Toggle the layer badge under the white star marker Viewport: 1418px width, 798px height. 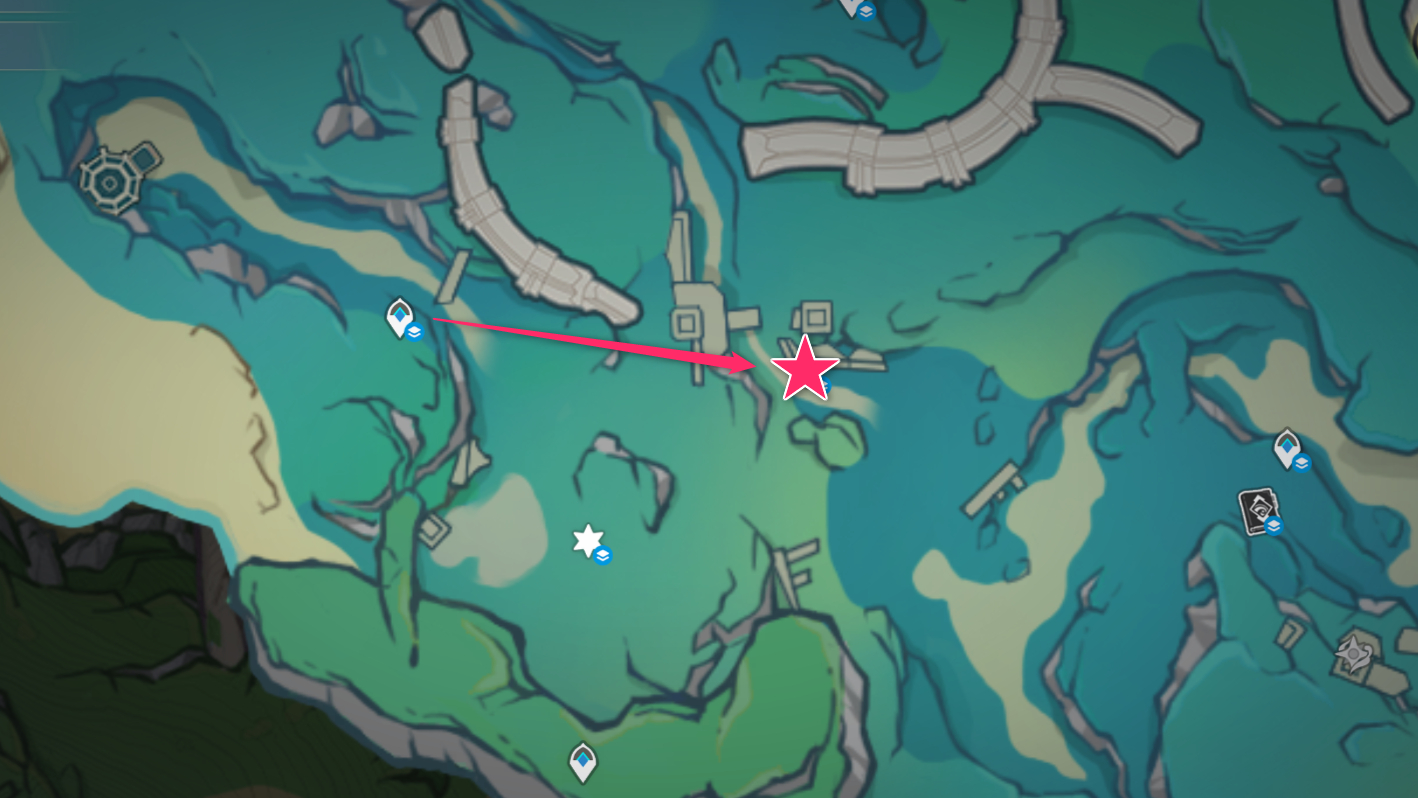point(601,556)
